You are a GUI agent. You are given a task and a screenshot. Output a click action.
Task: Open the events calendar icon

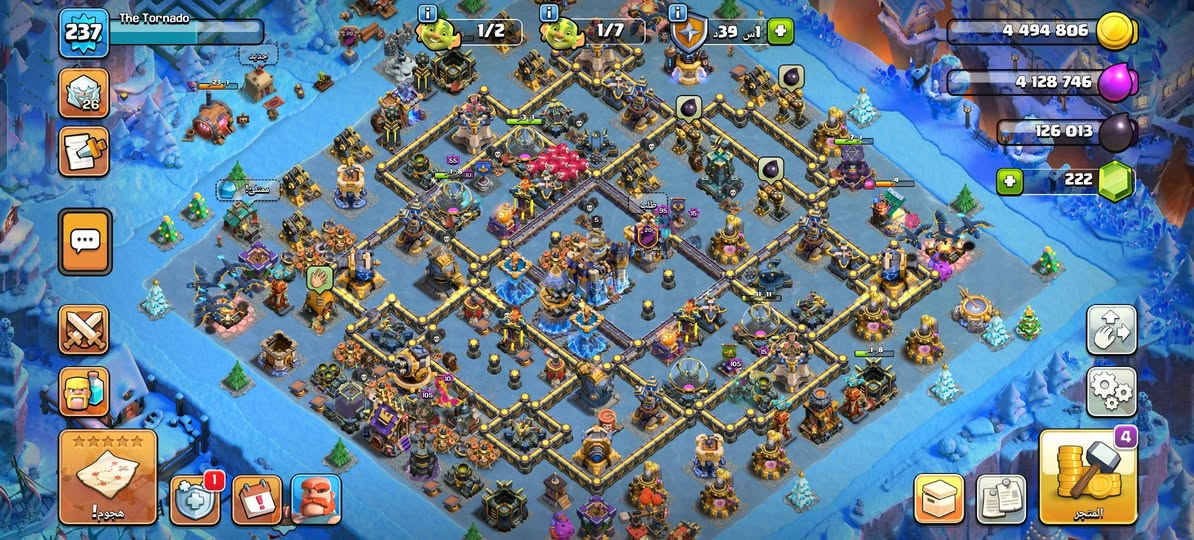(256, 499)
